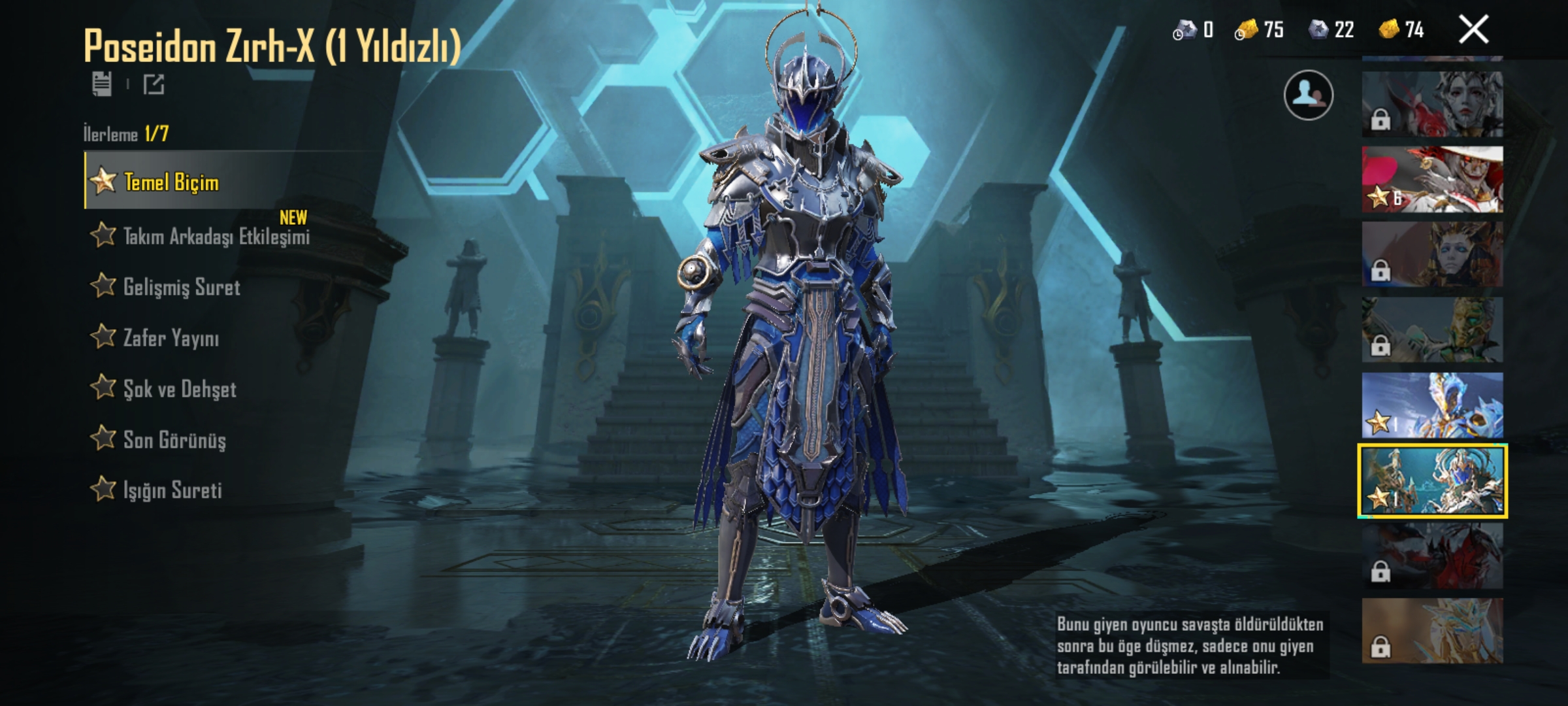Choose the locked dark red armor thumbnail

(x=1432, y=556)
